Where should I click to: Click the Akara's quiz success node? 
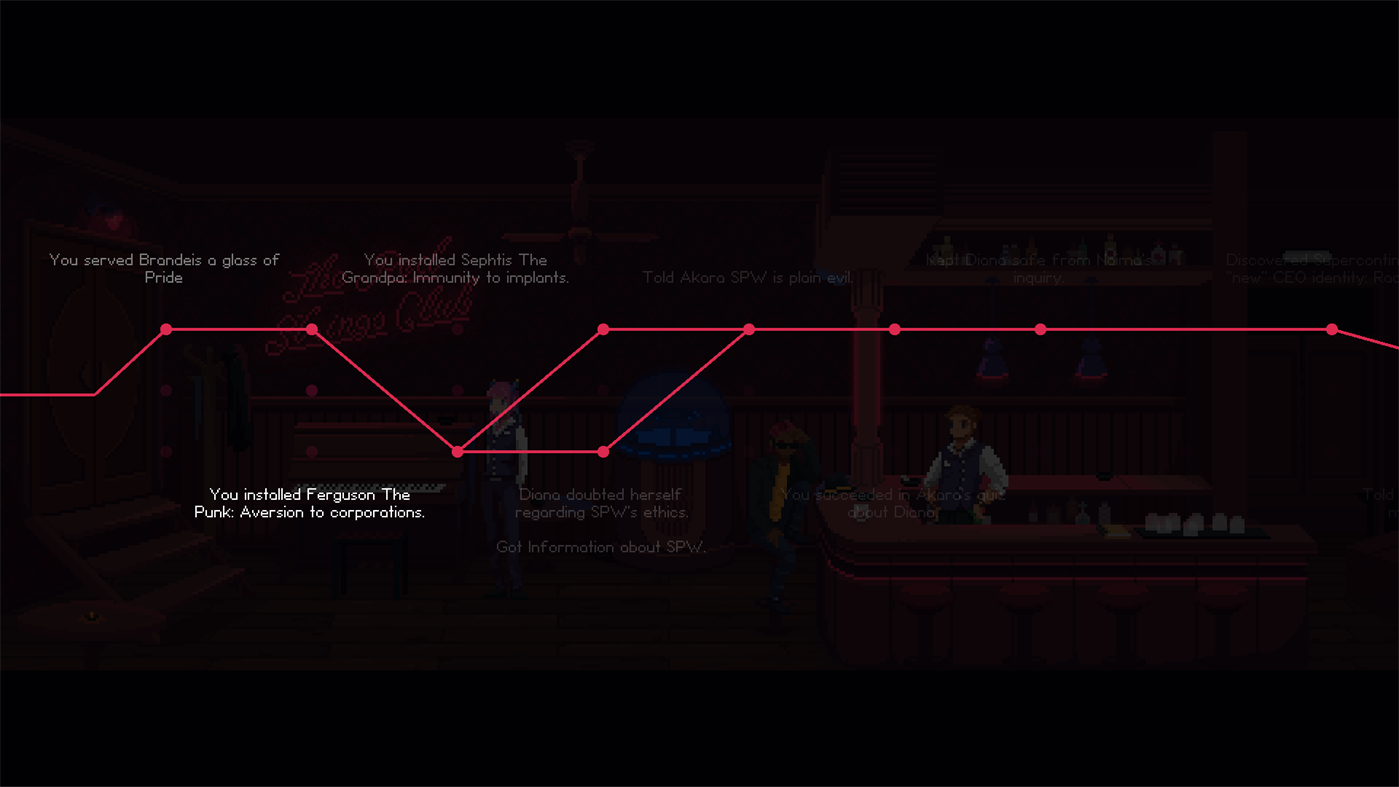coord(894,328)
